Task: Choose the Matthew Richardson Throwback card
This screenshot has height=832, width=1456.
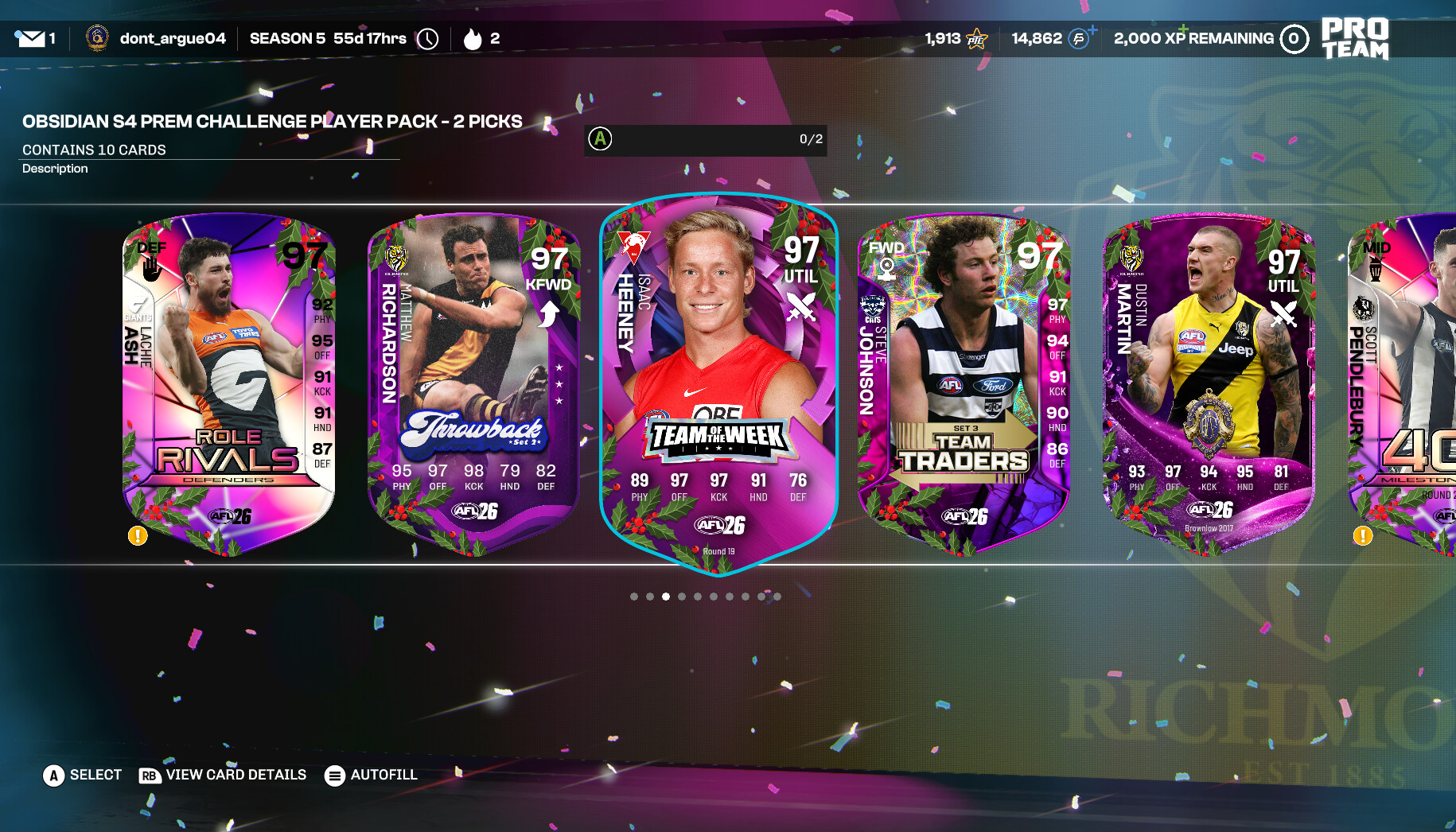Action: [x=473, y=382]
